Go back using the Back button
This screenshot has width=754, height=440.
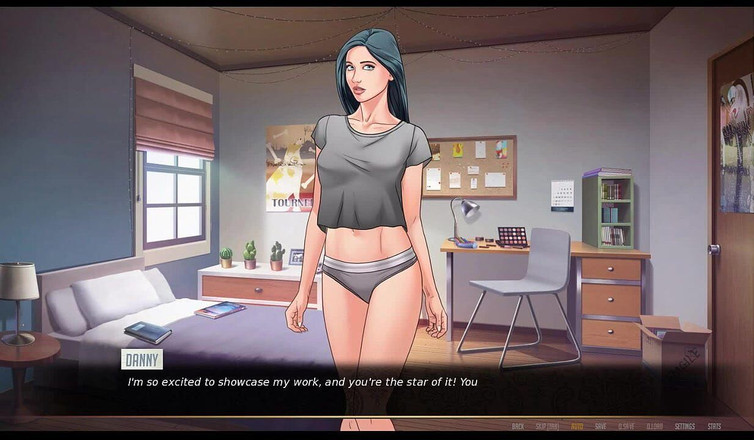[518, 426]
